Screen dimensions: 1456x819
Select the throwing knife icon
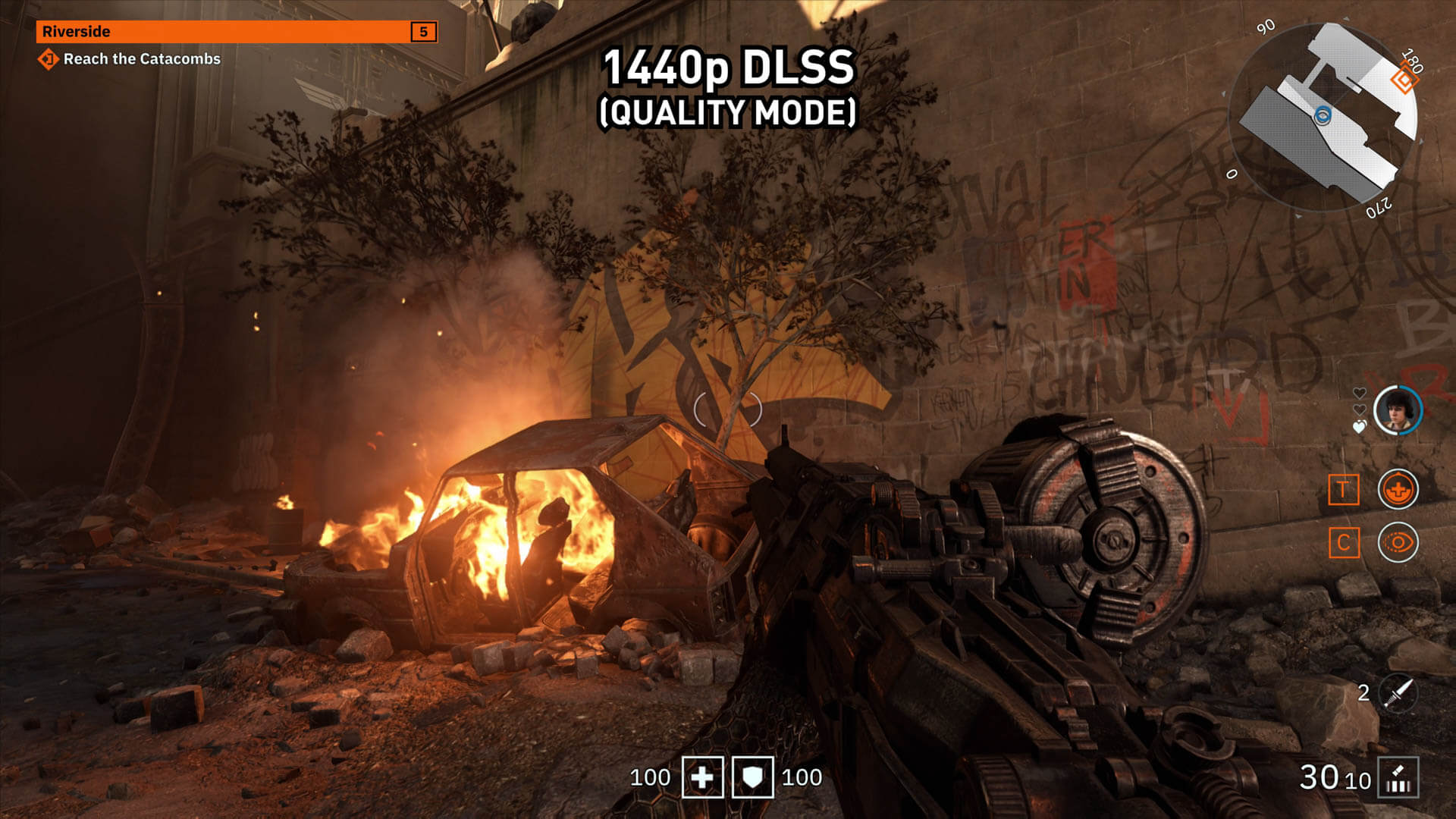[1398, 692]
